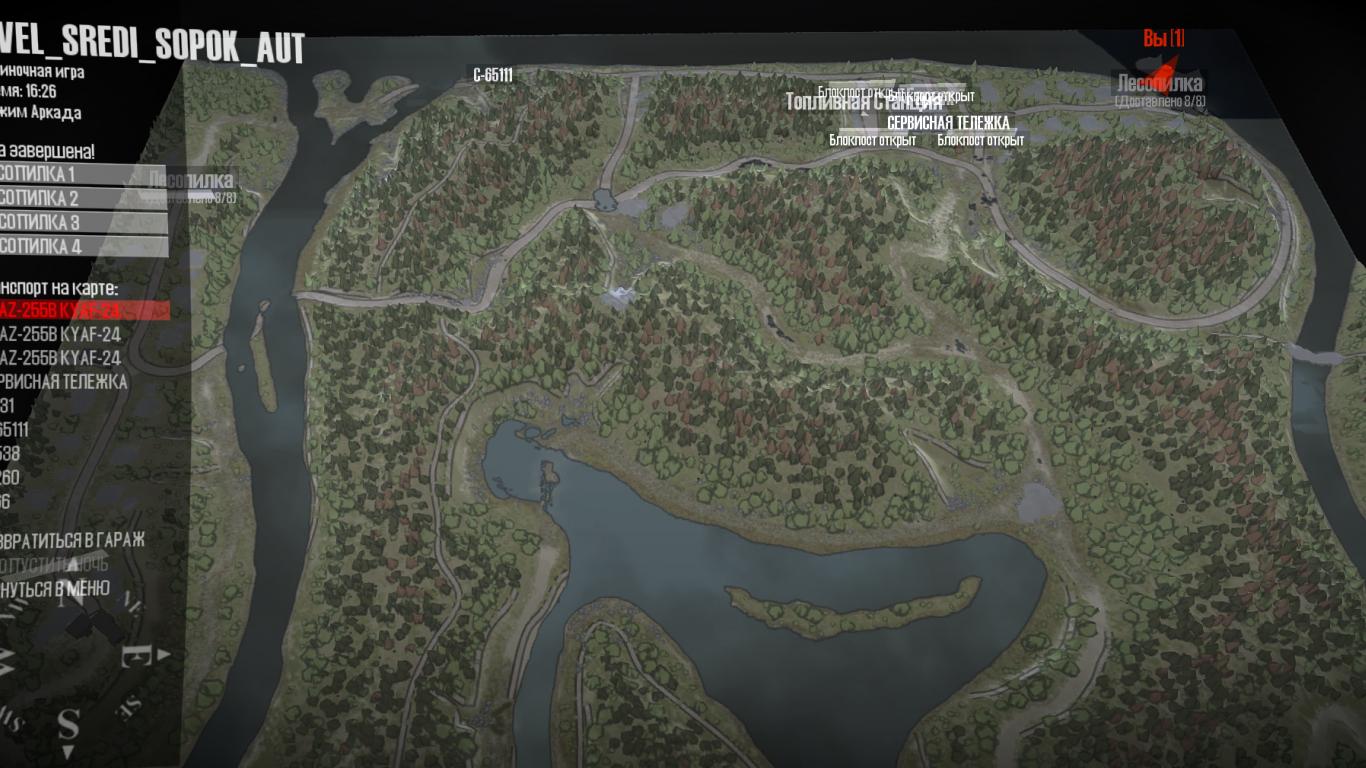The image size is (1366, 768).
Task: Select the Топливная Станция map marker
Action: point(863,103)
